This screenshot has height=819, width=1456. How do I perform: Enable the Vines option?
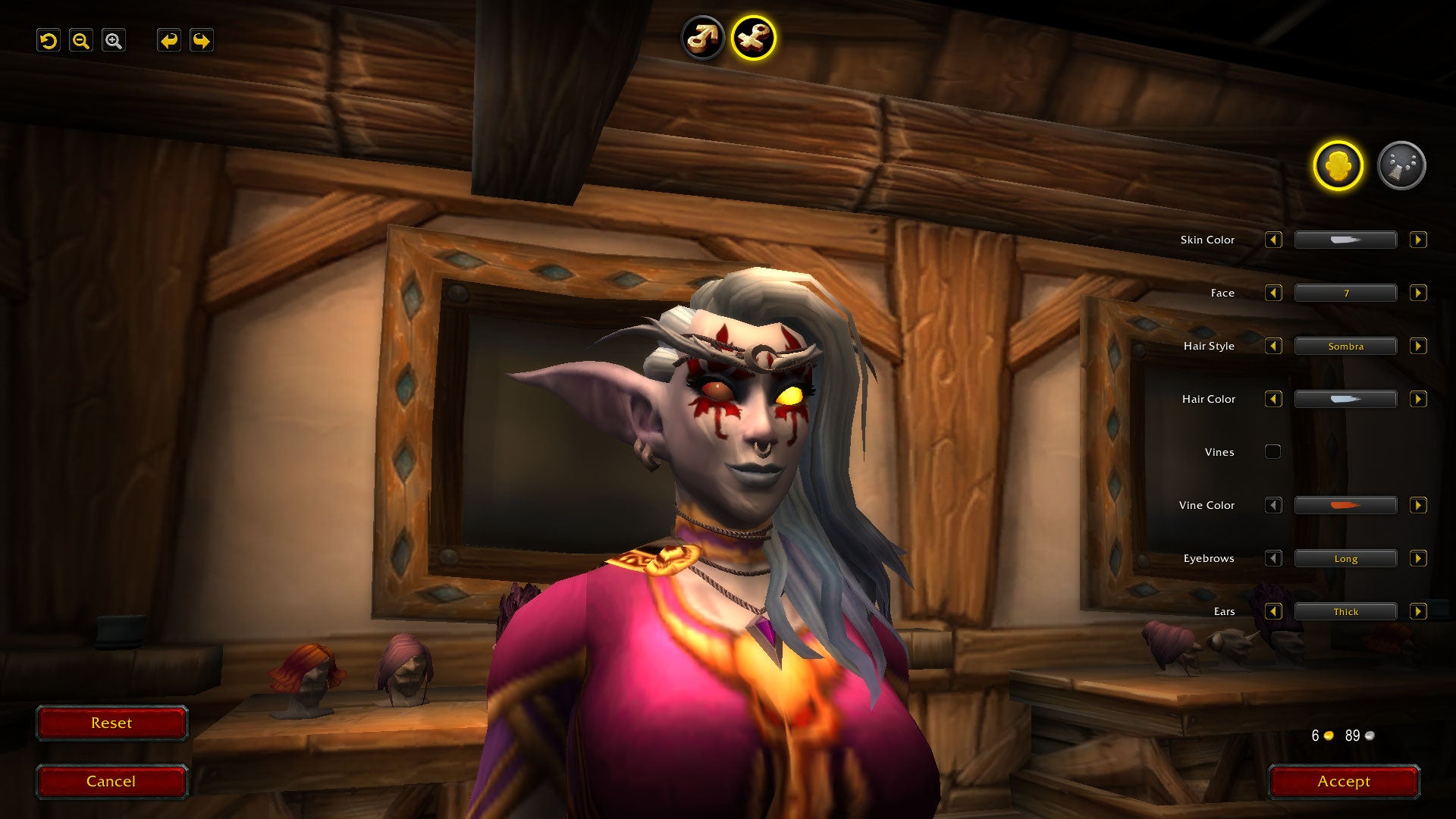point(1272,451)
